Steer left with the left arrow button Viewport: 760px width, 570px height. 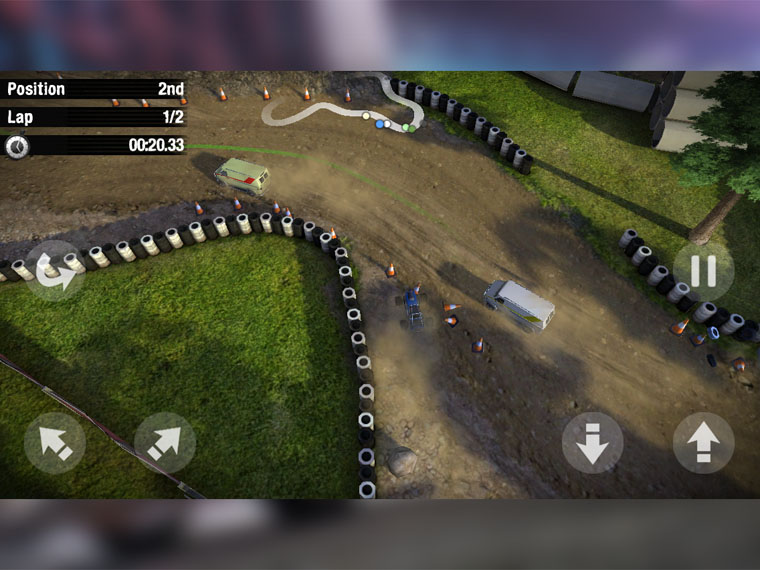point(54,442)
